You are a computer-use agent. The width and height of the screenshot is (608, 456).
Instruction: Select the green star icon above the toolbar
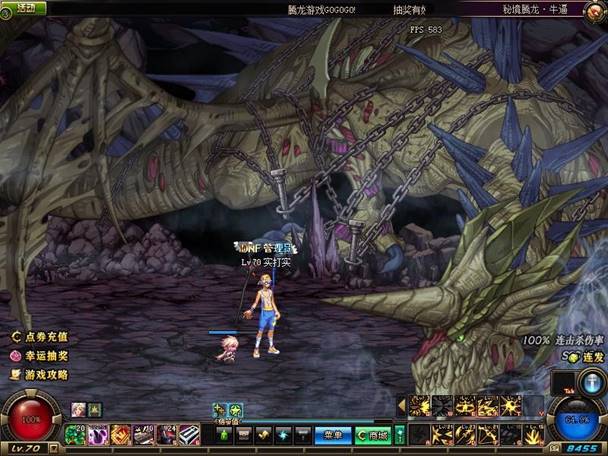pyautogui.click(x=236, y=409)
